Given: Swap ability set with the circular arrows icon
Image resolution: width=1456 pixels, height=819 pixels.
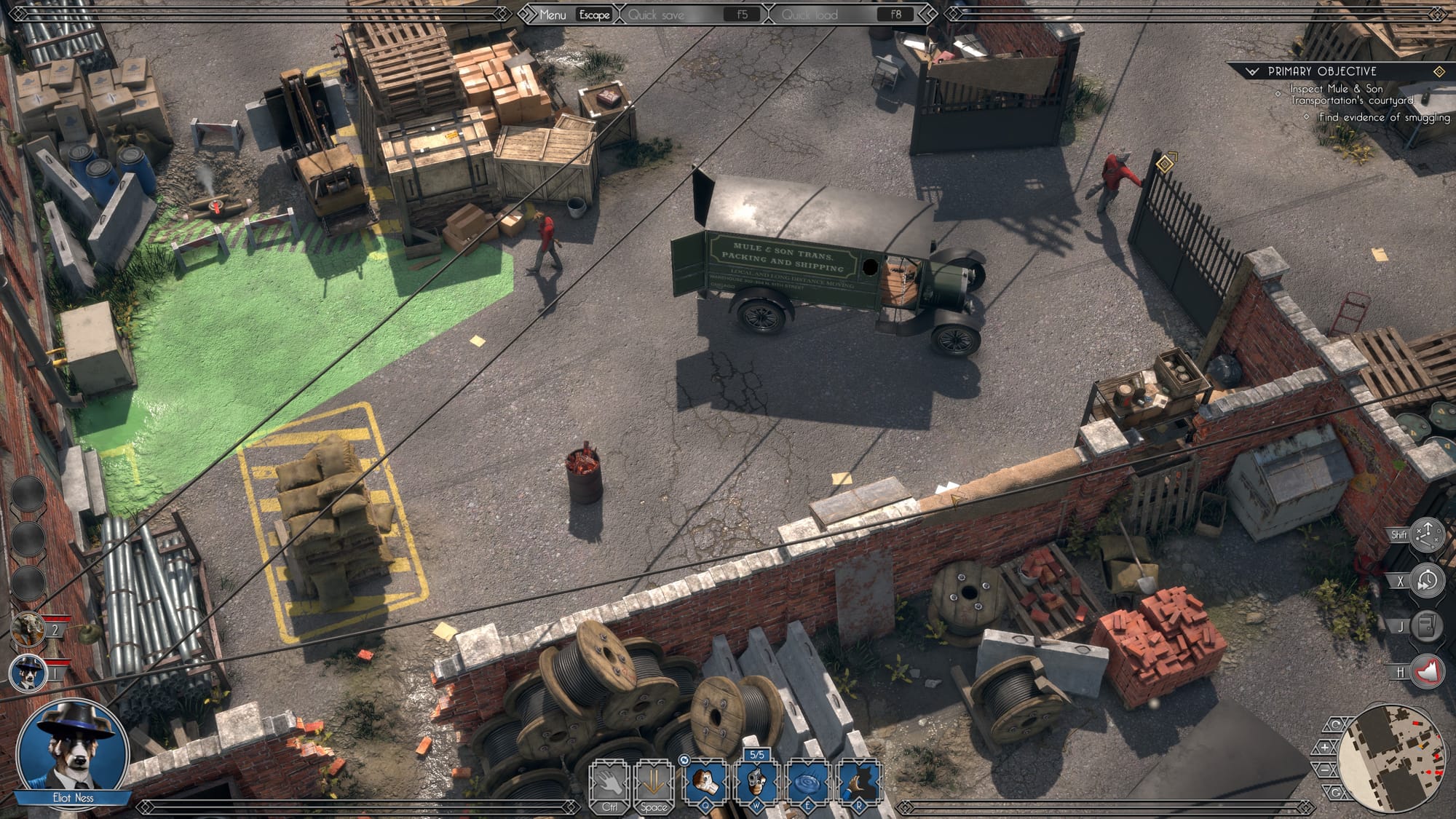Looking at the screenshot, I should (x=684, y=760).
